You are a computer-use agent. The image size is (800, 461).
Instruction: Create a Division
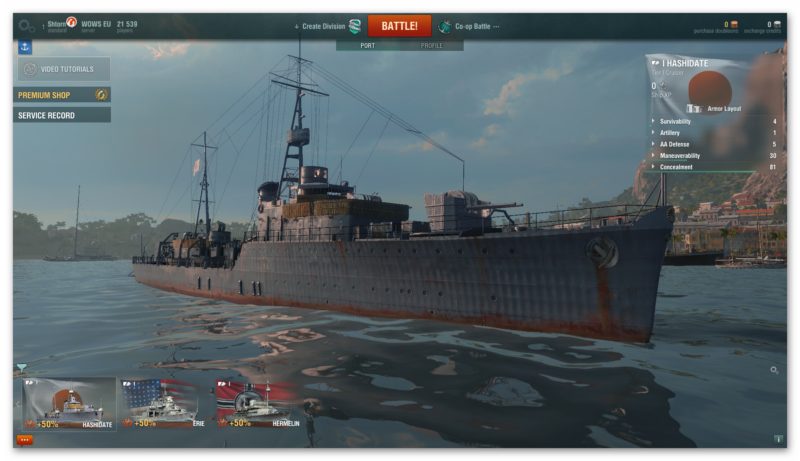(x=327, y=26)
